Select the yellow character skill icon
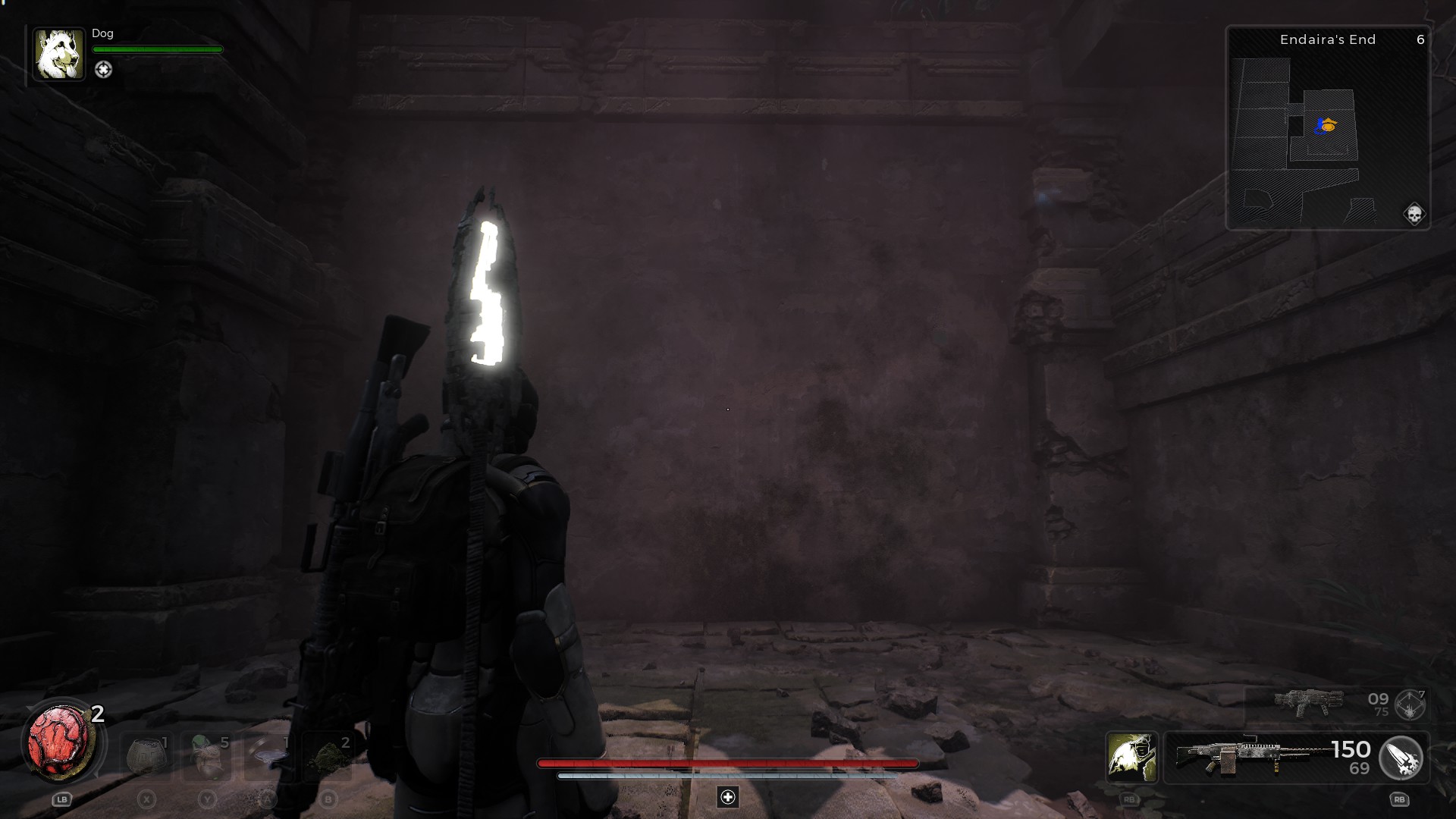1456x819 pixels. click(x=1131, y=758)
